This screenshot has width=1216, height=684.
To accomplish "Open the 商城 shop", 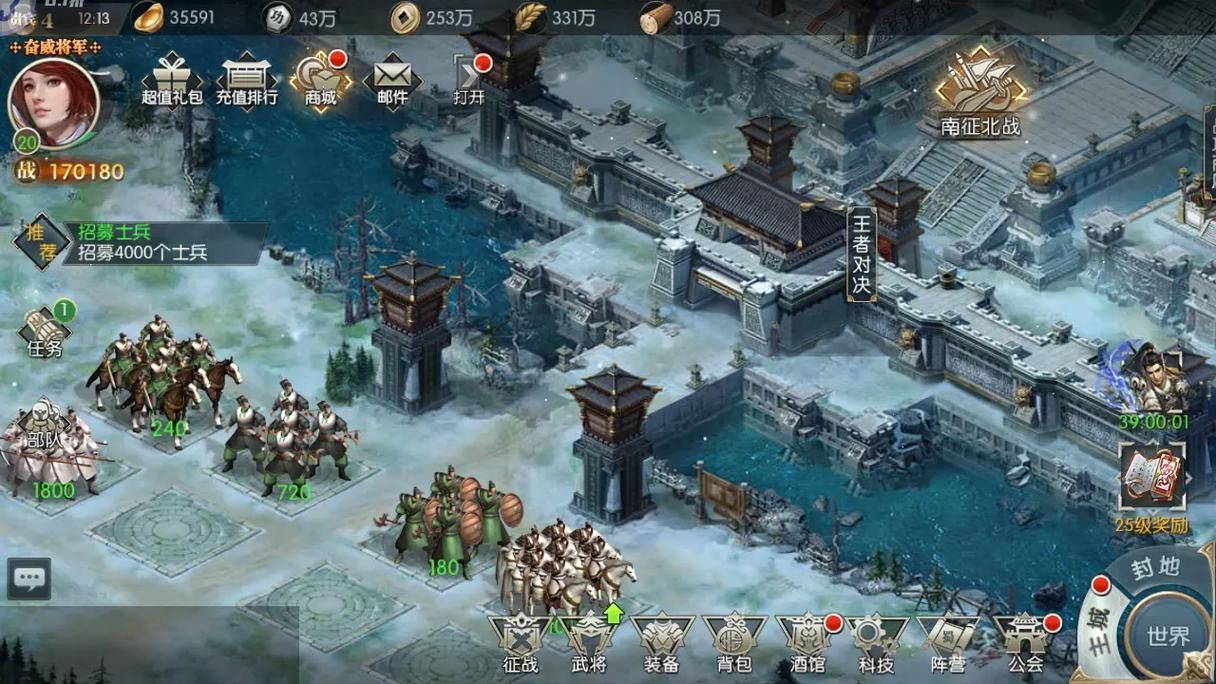I will click(321, 80).
